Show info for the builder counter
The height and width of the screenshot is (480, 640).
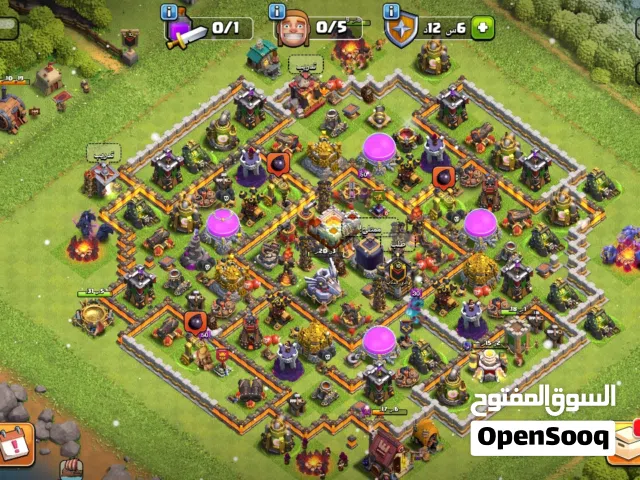[279, 11]
